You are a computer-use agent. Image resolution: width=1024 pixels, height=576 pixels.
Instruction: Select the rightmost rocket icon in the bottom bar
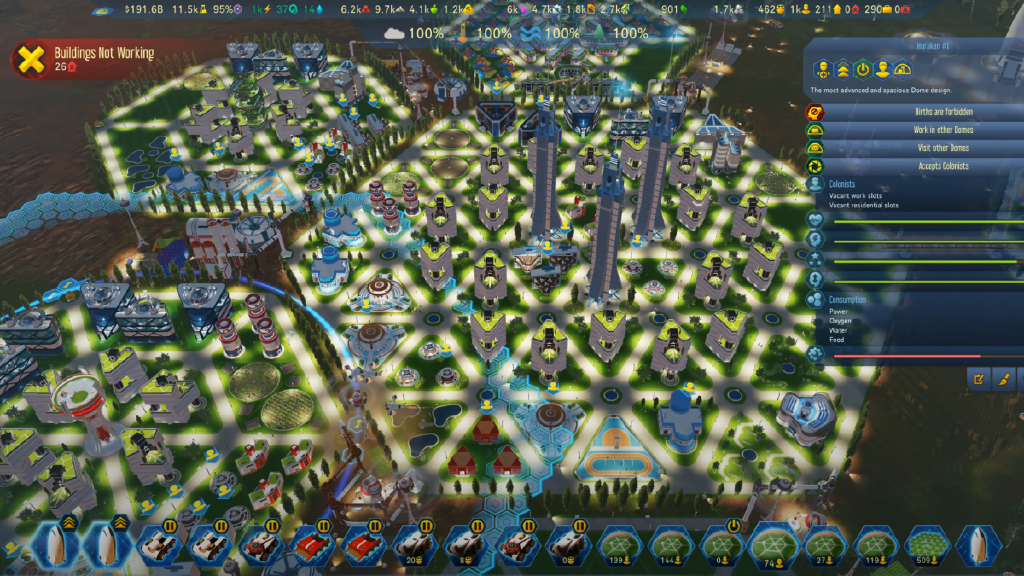click(974, 544)
